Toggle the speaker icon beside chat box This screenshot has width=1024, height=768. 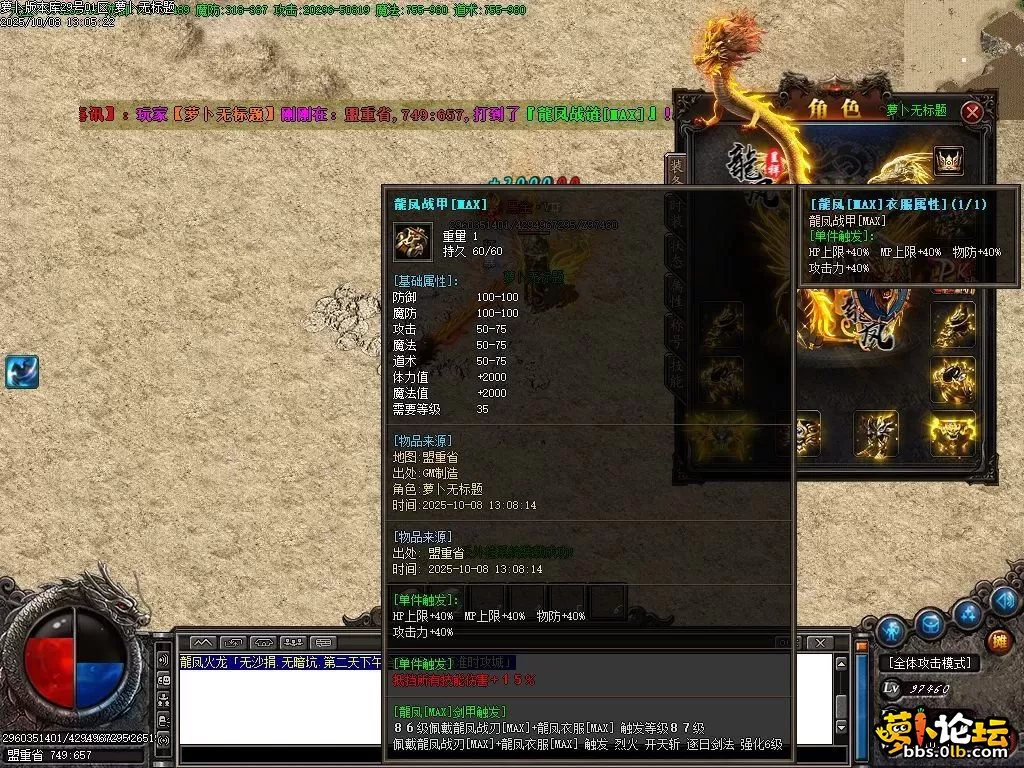pos(164,661)
